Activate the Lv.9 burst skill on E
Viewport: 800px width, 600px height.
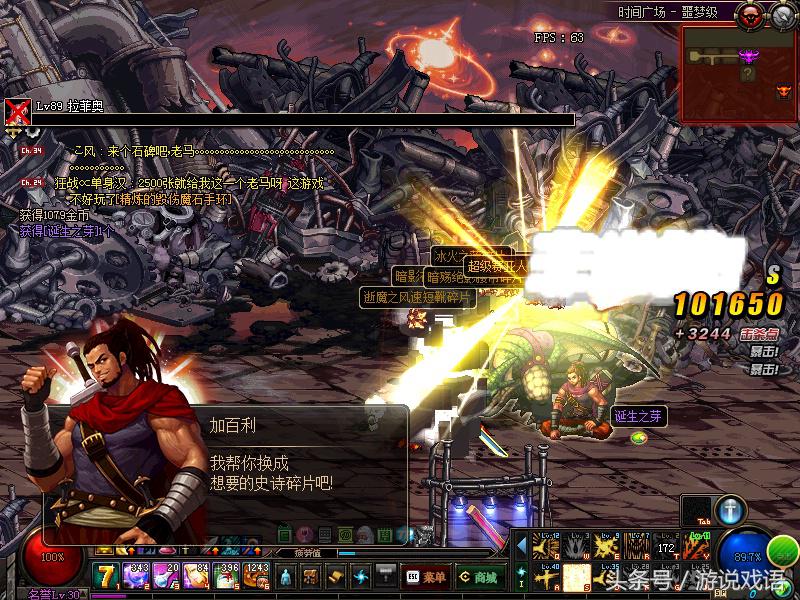606,547
